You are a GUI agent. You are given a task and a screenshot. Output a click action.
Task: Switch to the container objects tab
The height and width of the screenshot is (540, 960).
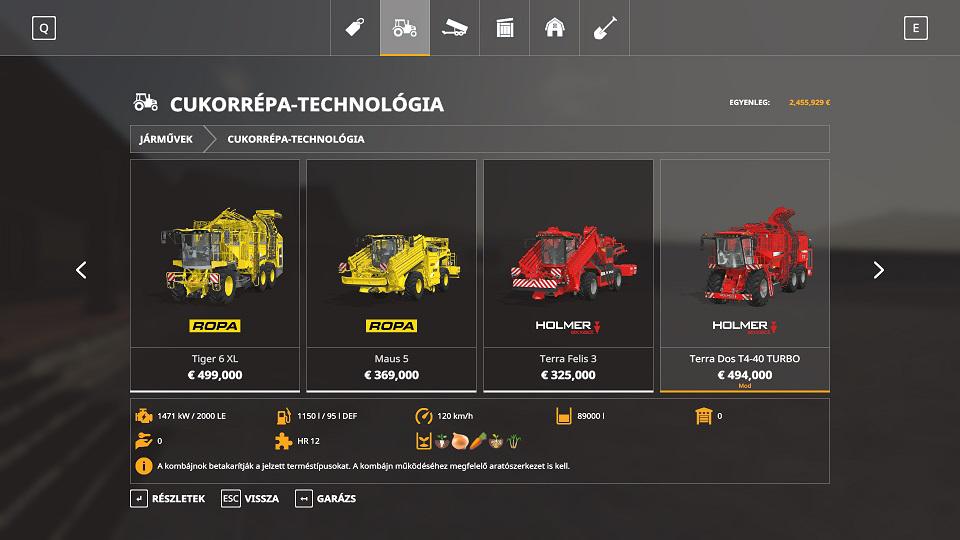(505, 28)
